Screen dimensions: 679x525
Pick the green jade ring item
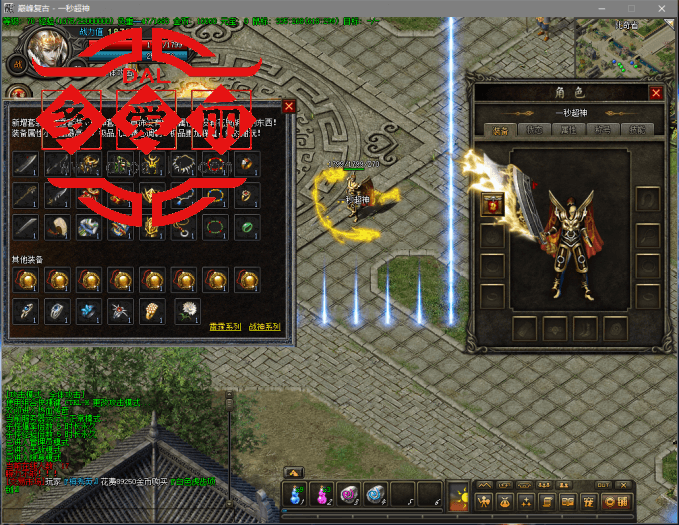tap(246, 226)
